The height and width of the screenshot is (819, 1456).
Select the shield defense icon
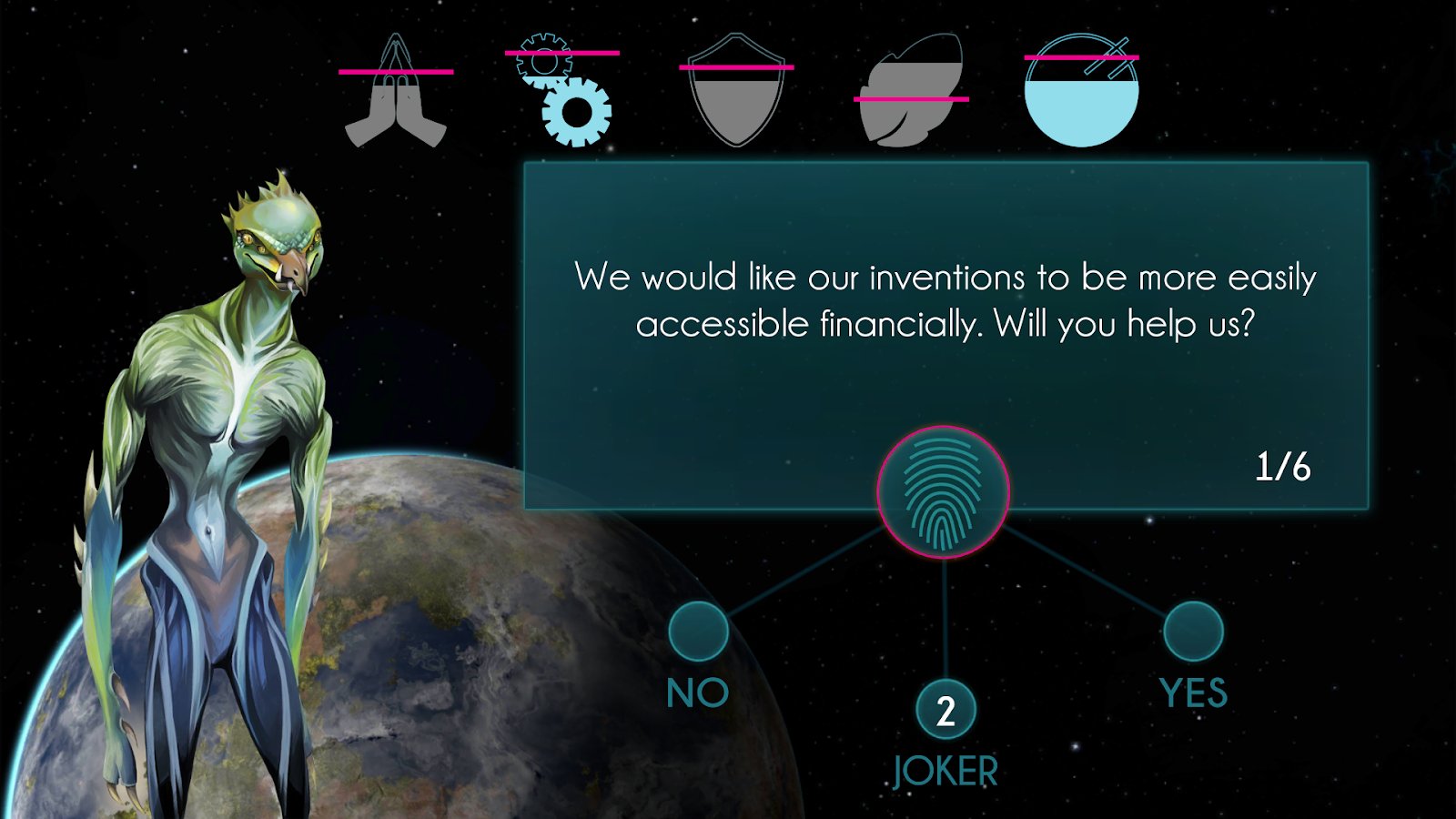pos(736,91)
